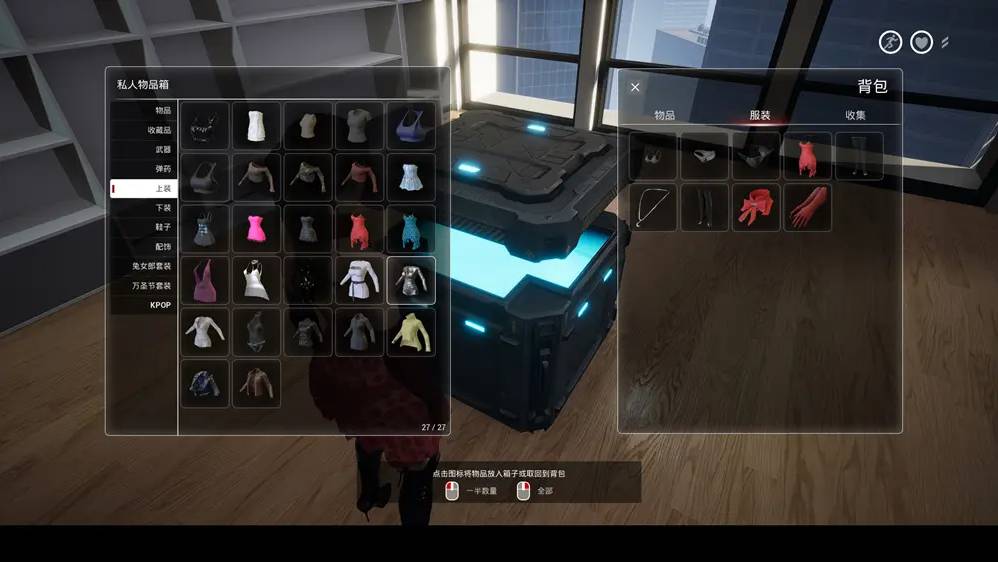Open the 收集 backpack tab
Screen dimensions: 998x562
click(x=855, y=116)
